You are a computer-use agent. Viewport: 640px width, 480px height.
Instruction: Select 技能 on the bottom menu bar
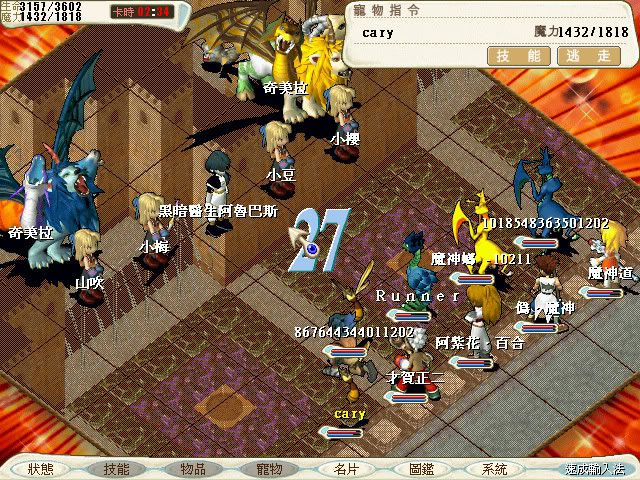click(116, 469)
